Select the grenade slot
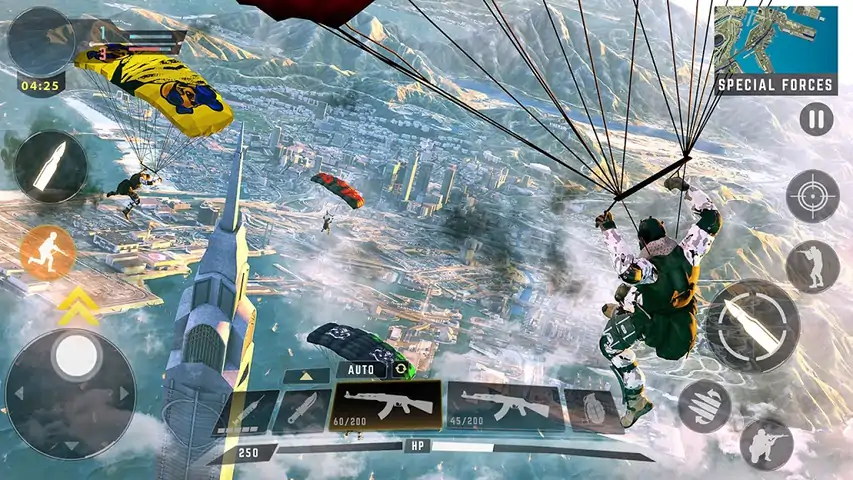Screen dimensions: 853x480 tap(592, 411)
